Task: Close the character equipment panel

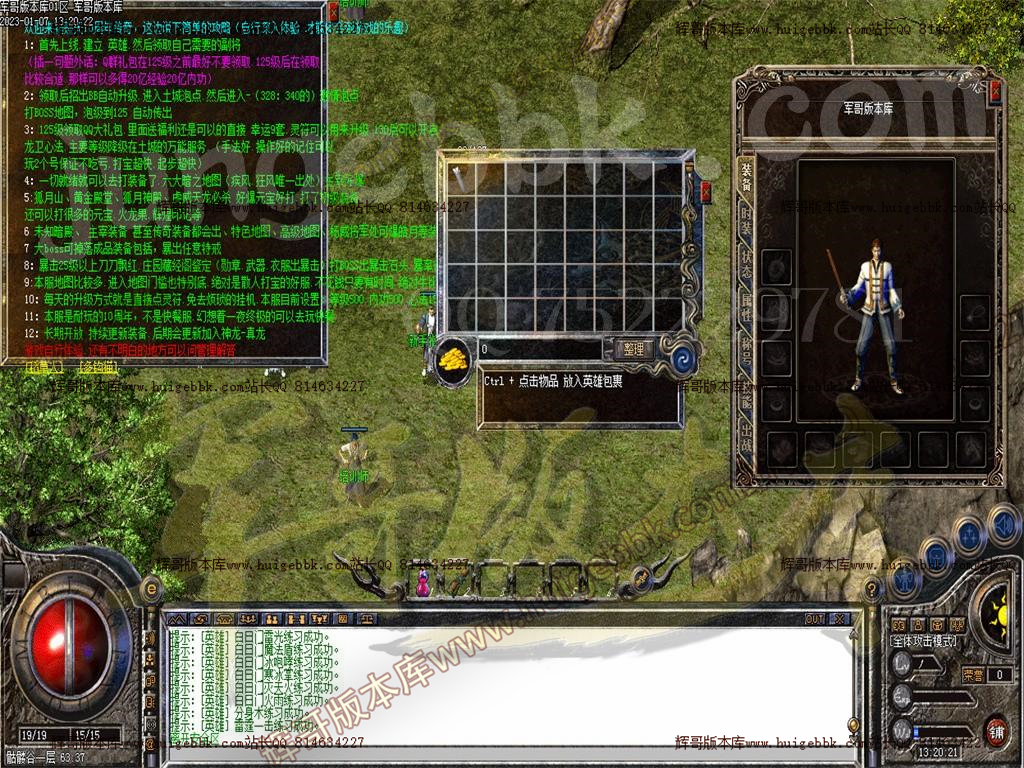Action: (x=995, y=93)
